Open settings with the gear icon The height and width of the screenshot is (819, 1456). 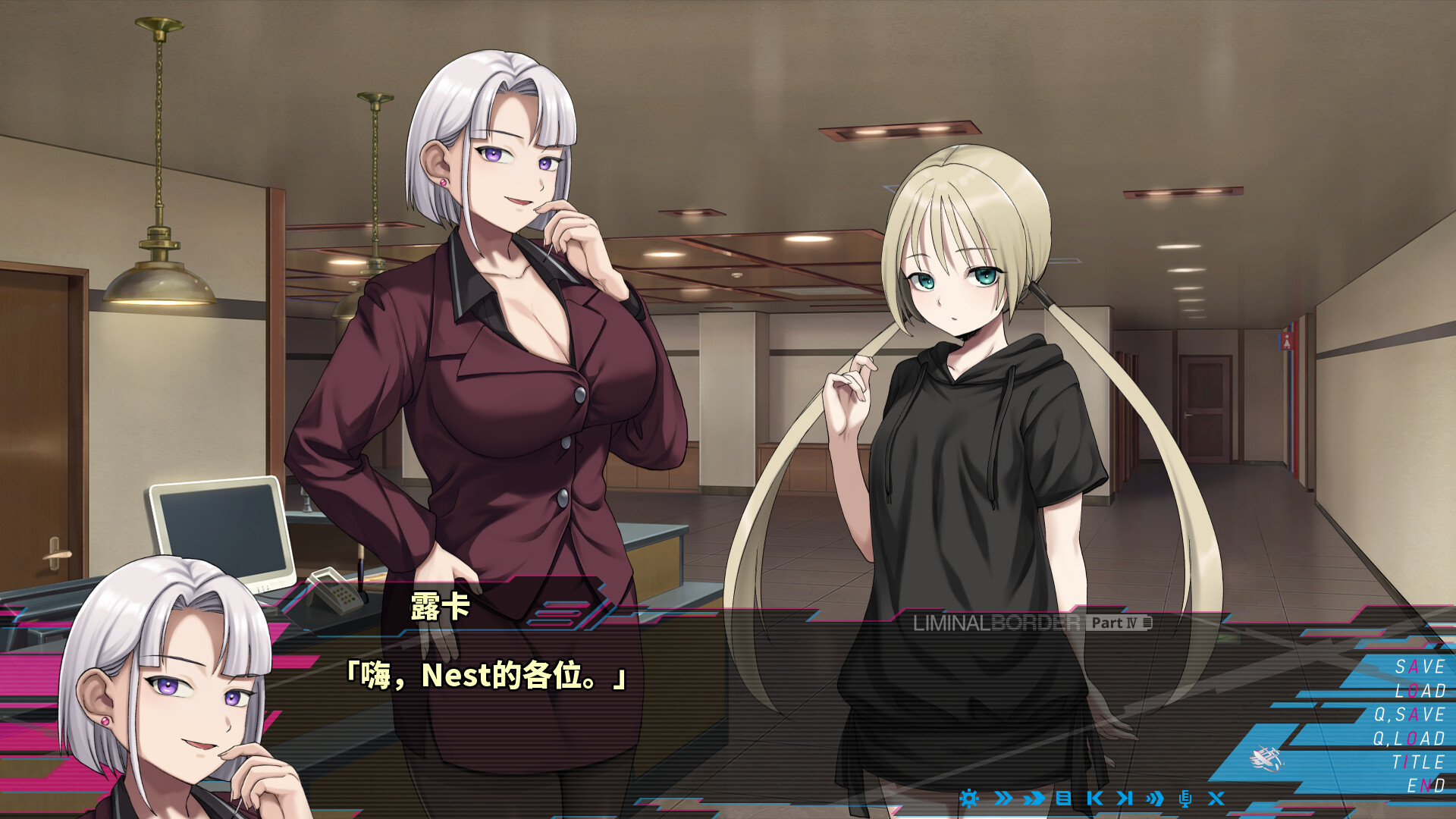click(x=969, y=798)
